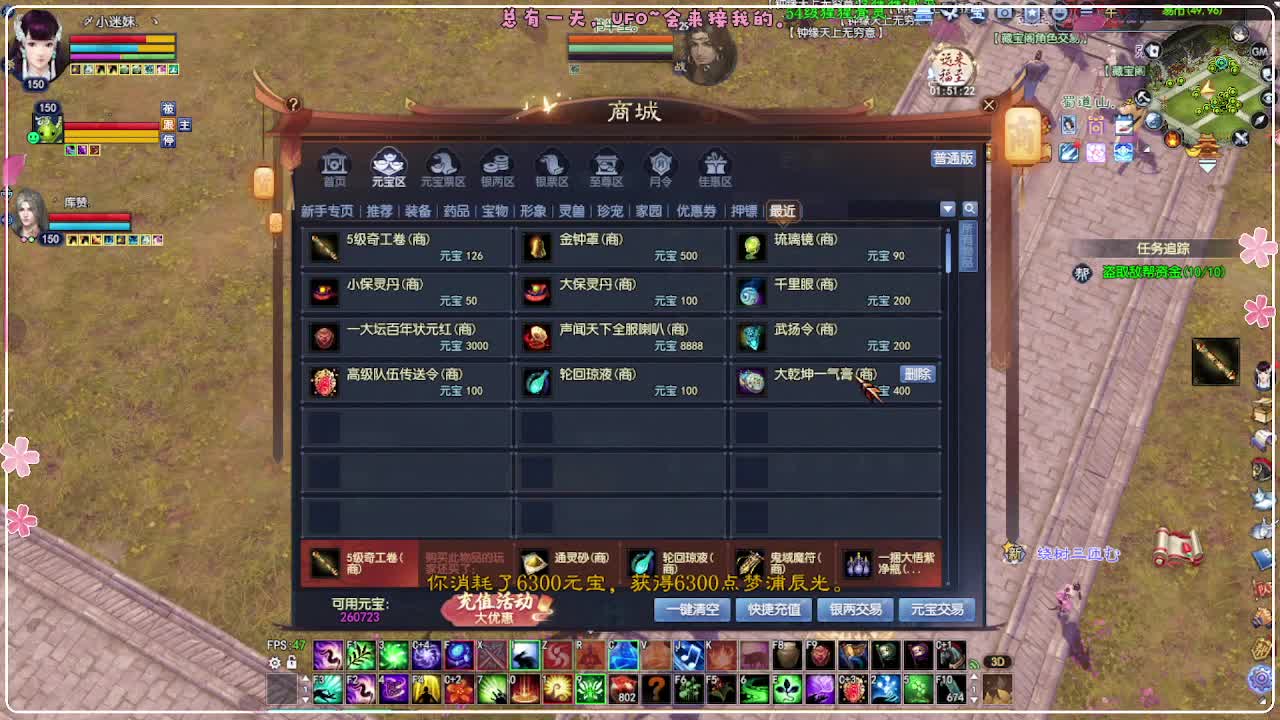Switch to the 药品 category tab
1280x720 pixels.
(x=458, y=211)
